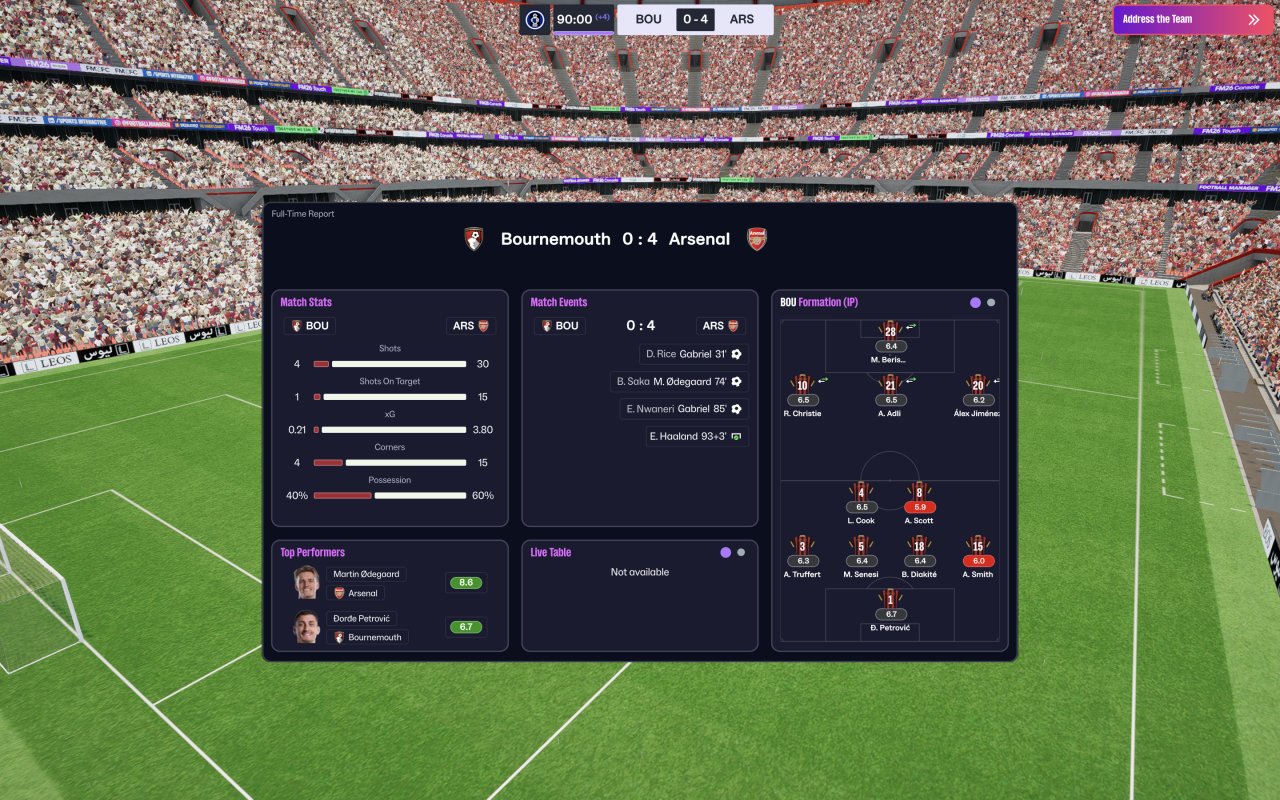
Task: Switch formation panel to second page dot
Action: (991, 302)
